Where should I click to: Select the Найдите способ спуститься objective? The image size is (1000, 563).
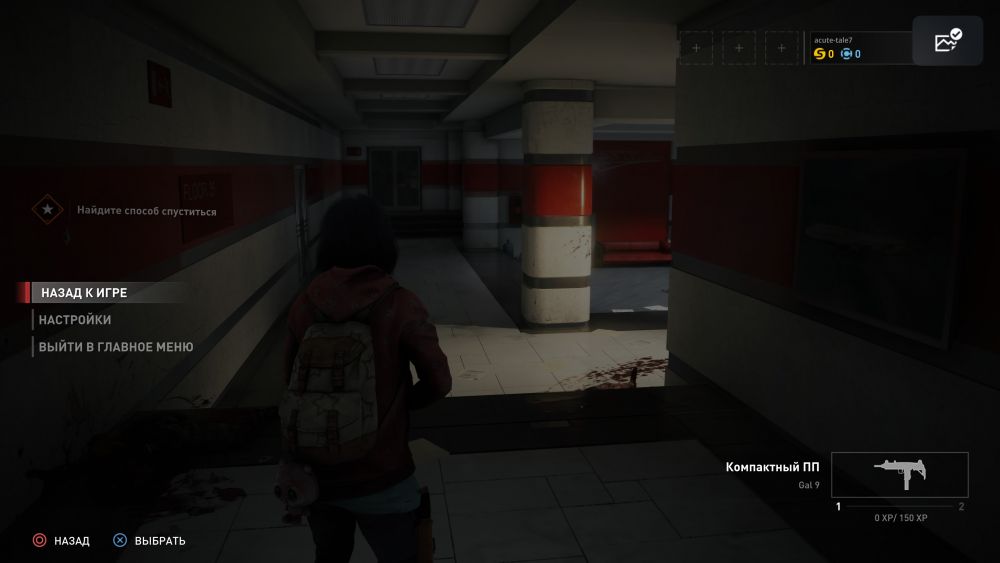(x=147, y=211)
